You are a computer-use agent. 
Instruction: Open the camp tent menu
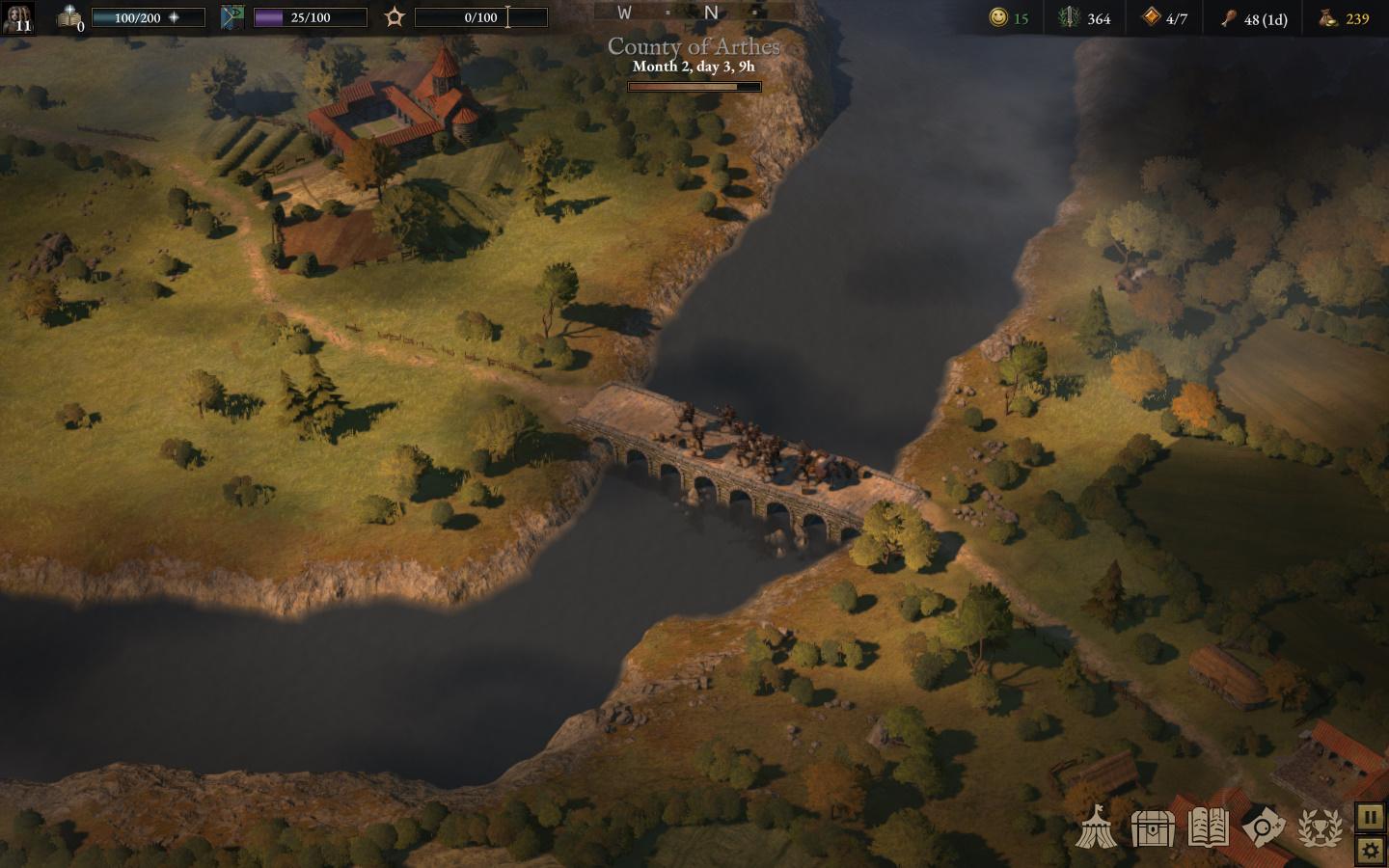click(1097, 827)
